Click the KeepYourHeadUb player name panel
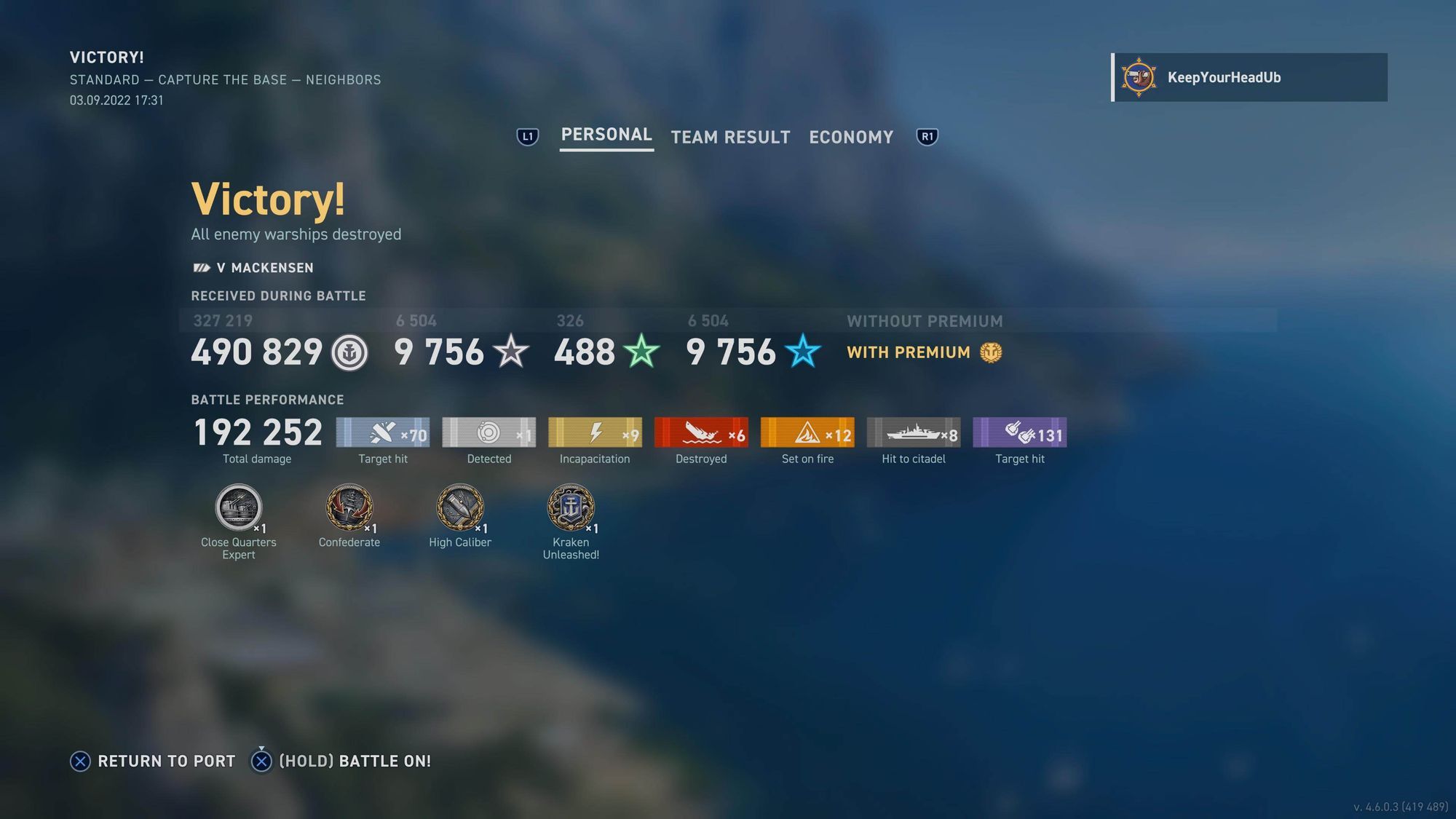 (x=1249, y=77)
